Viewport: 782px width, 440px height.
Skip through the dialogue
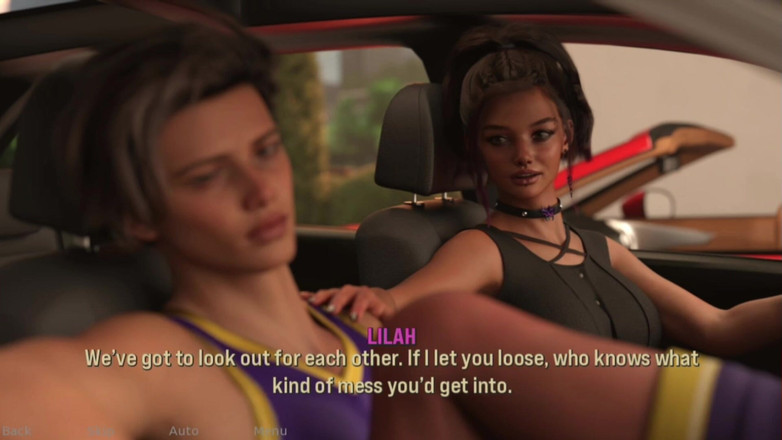(x=100, y=431)
